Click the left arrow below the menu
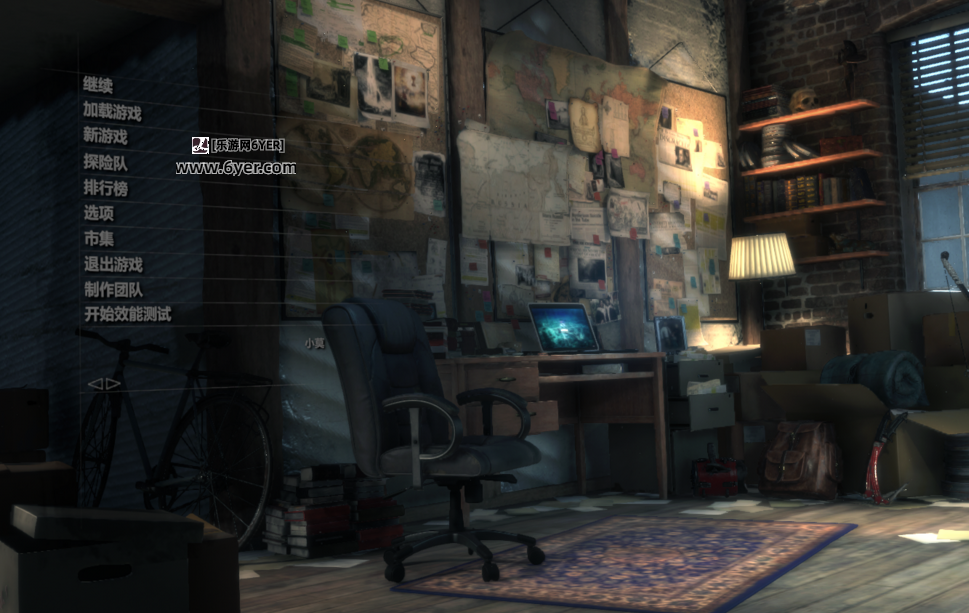Viewport: 969px width, 613px height. click(94, 383)
